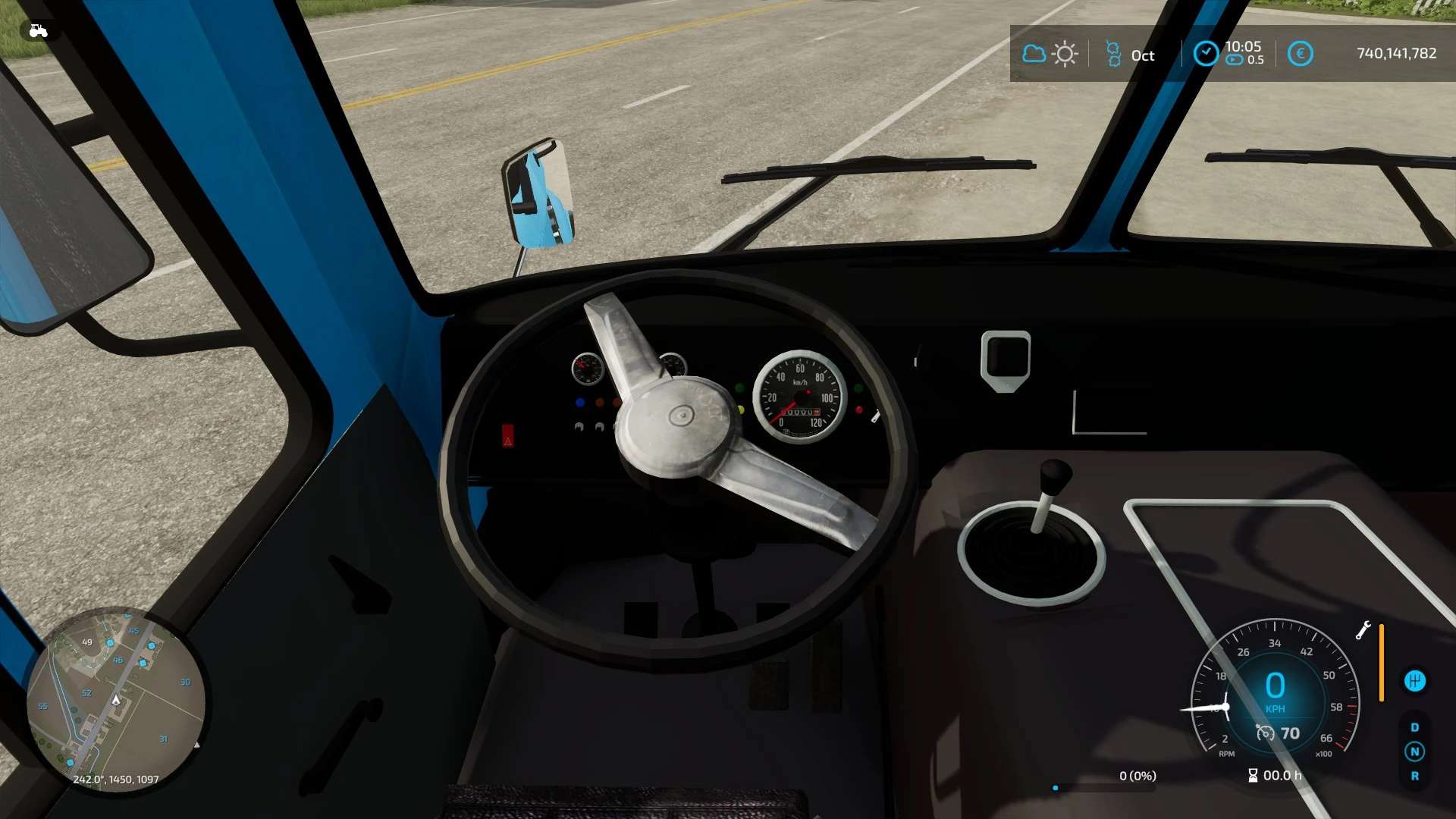Activate the cruise control speed icon
The height and width of the screenshot is (819, 1456).
pos(1265,733)
